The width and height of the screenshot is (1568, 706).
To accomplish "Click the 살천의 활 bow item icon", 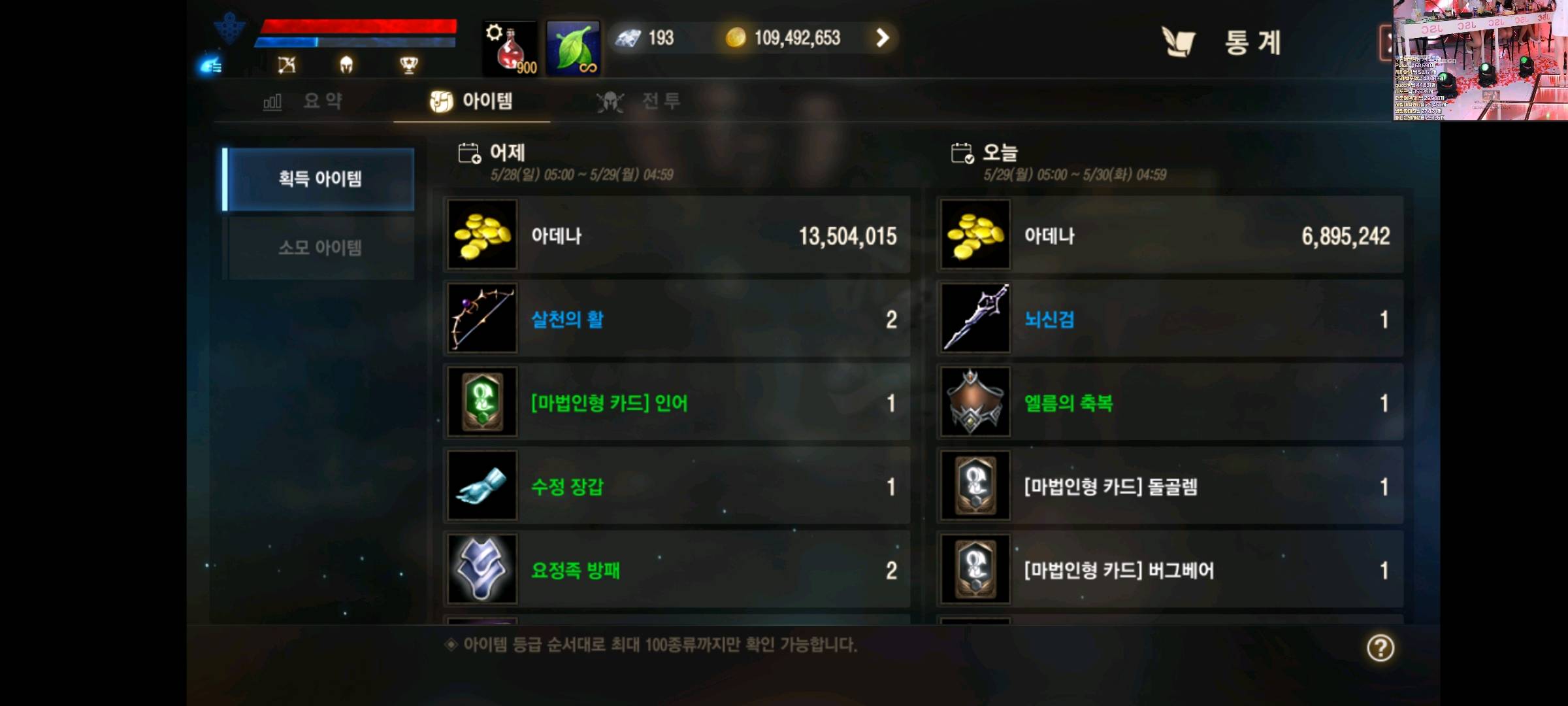I will (x=482, y=318).
